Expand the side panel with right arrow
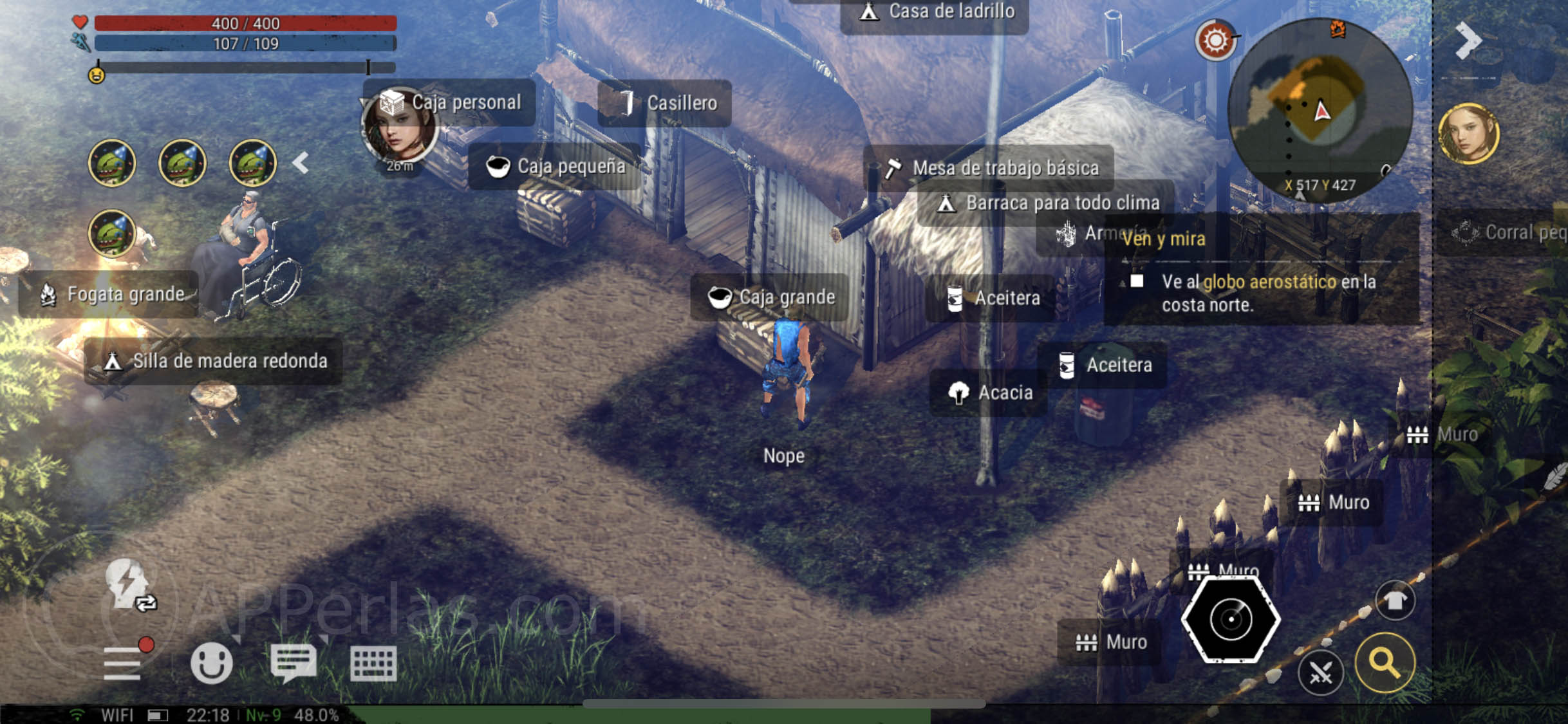 tap(1468, 41)
